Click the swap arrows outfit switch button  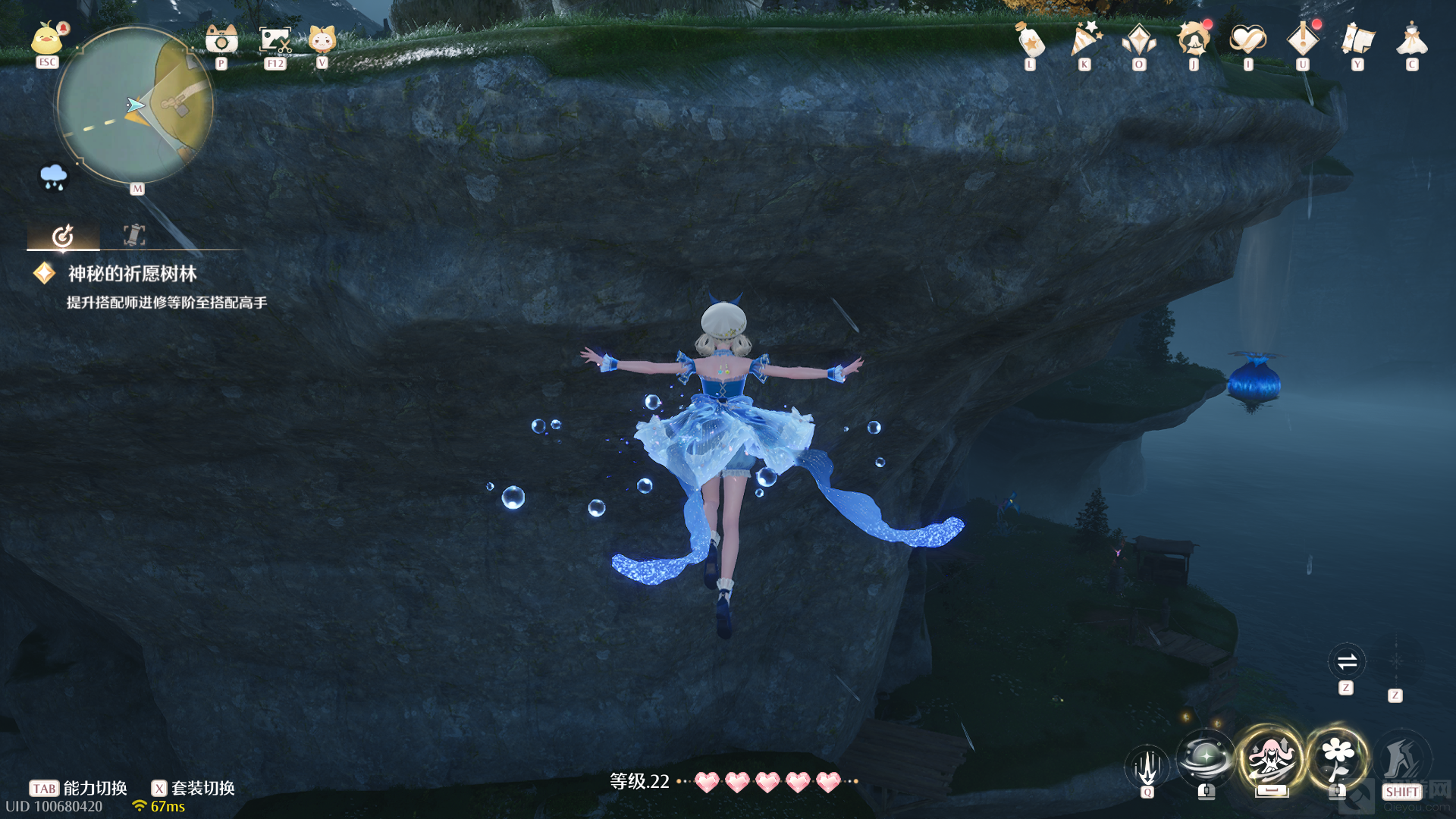tap(1347, 662)
